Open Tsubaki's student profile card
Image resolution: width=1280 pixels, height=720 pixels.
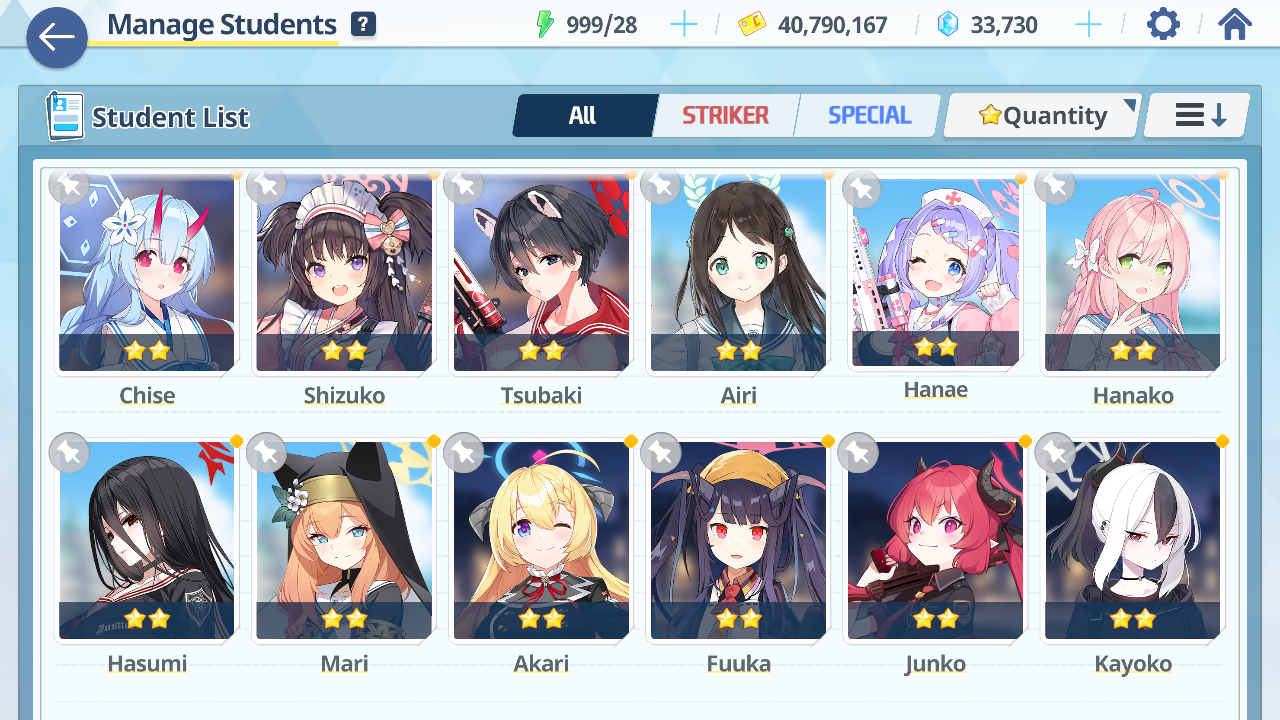(541, 274)
